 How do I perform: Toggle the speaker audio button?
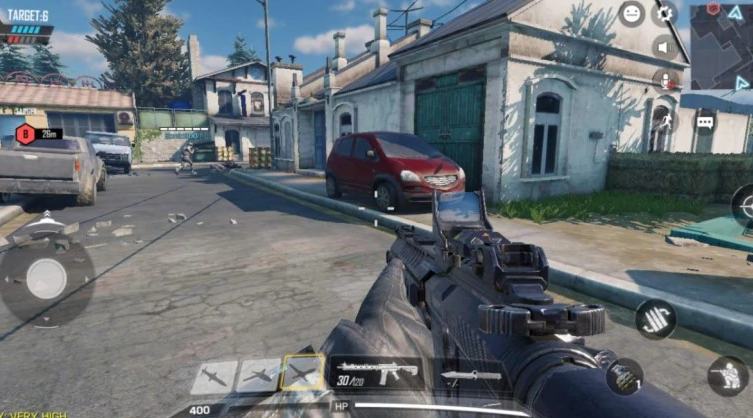(x=663, y=46)
